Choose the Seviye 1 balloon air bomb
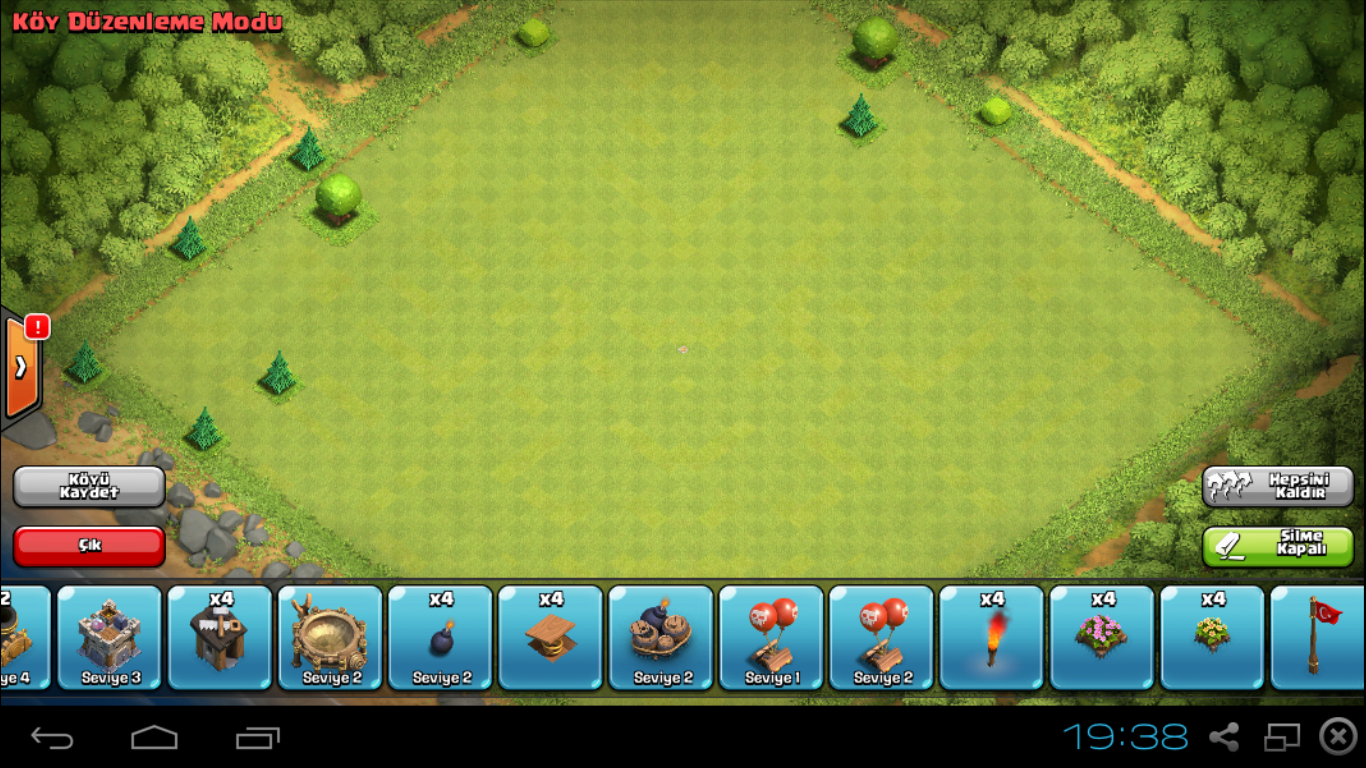The height and width of the screenshot is (768, 1366). [772, 637]
